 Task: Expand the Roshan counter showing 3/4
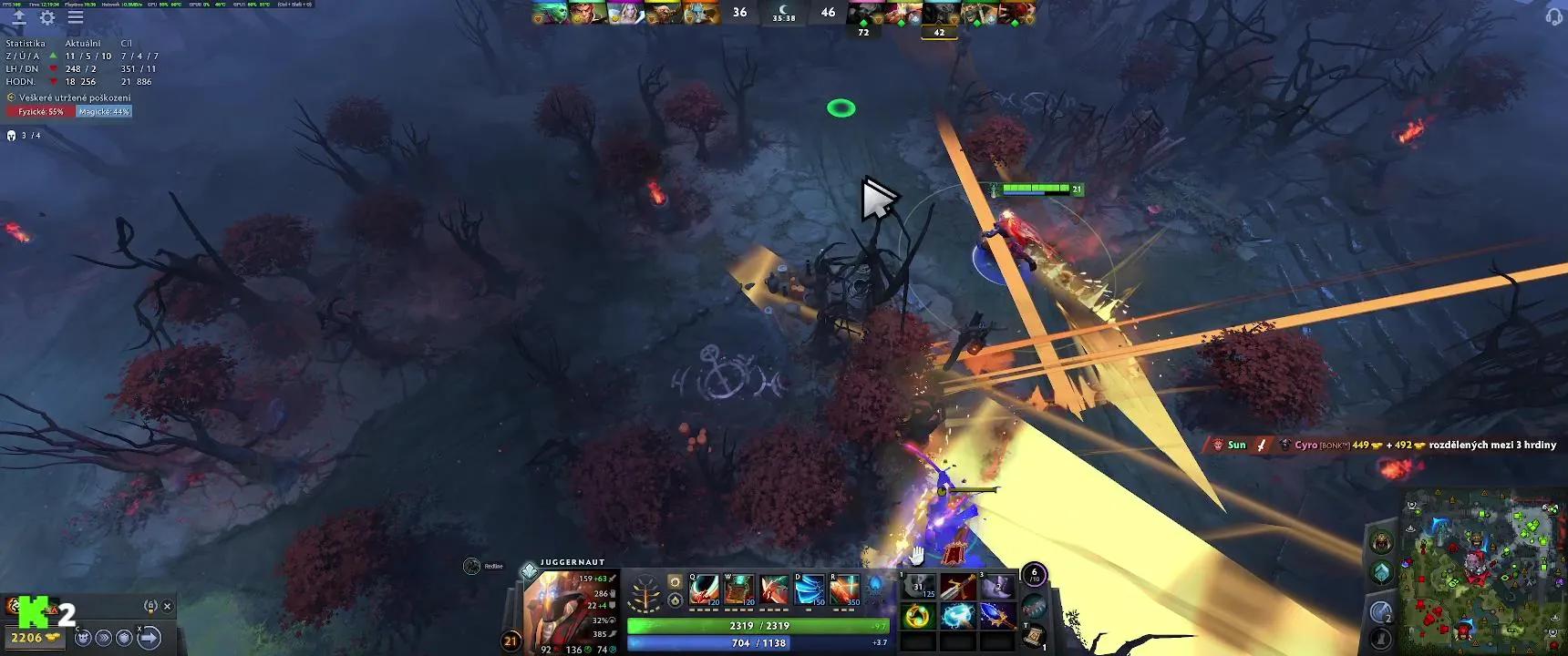coord(24,137)
